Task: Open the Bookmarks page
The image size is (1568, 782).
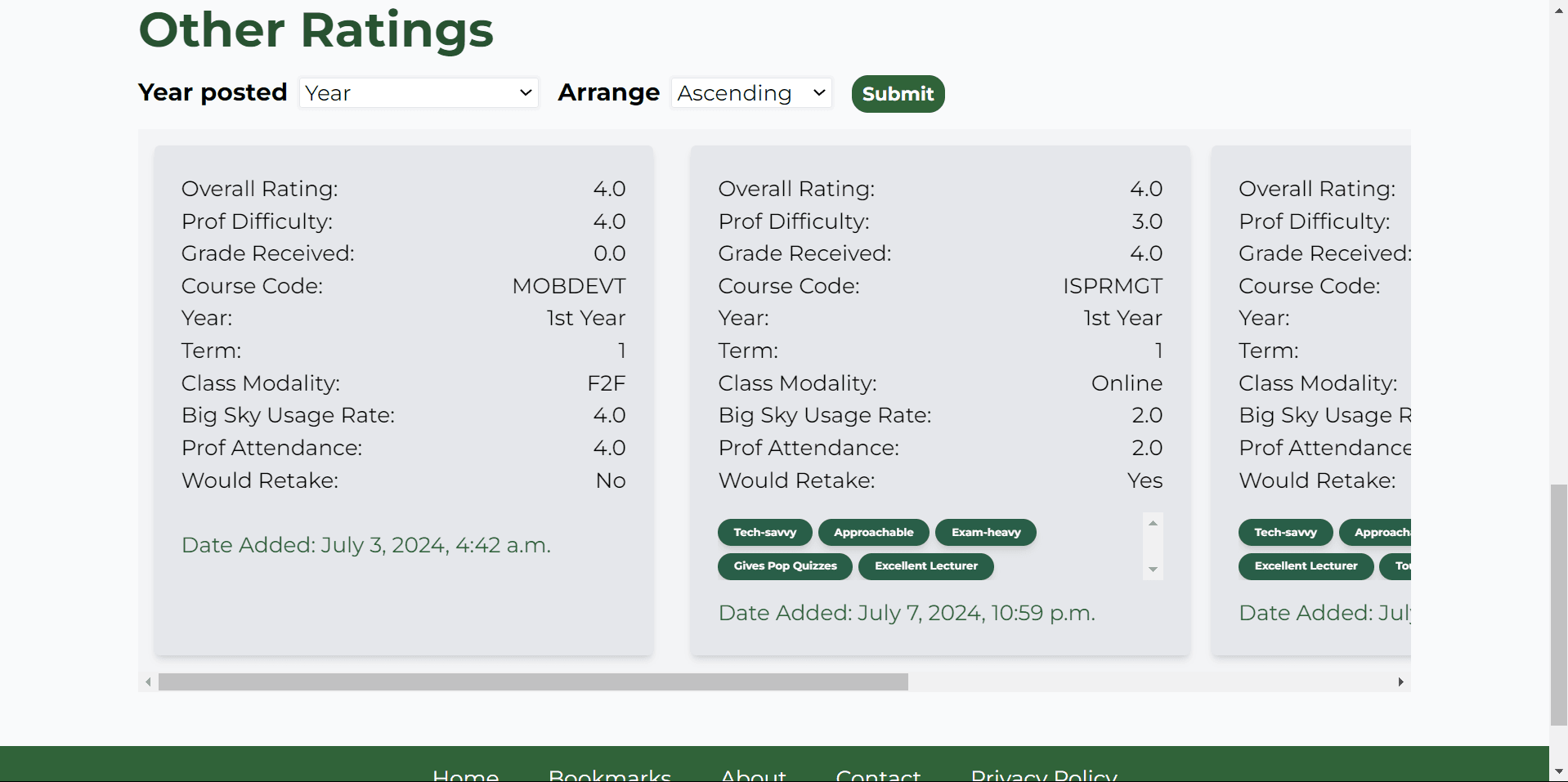Action: (x=609, y=775)
